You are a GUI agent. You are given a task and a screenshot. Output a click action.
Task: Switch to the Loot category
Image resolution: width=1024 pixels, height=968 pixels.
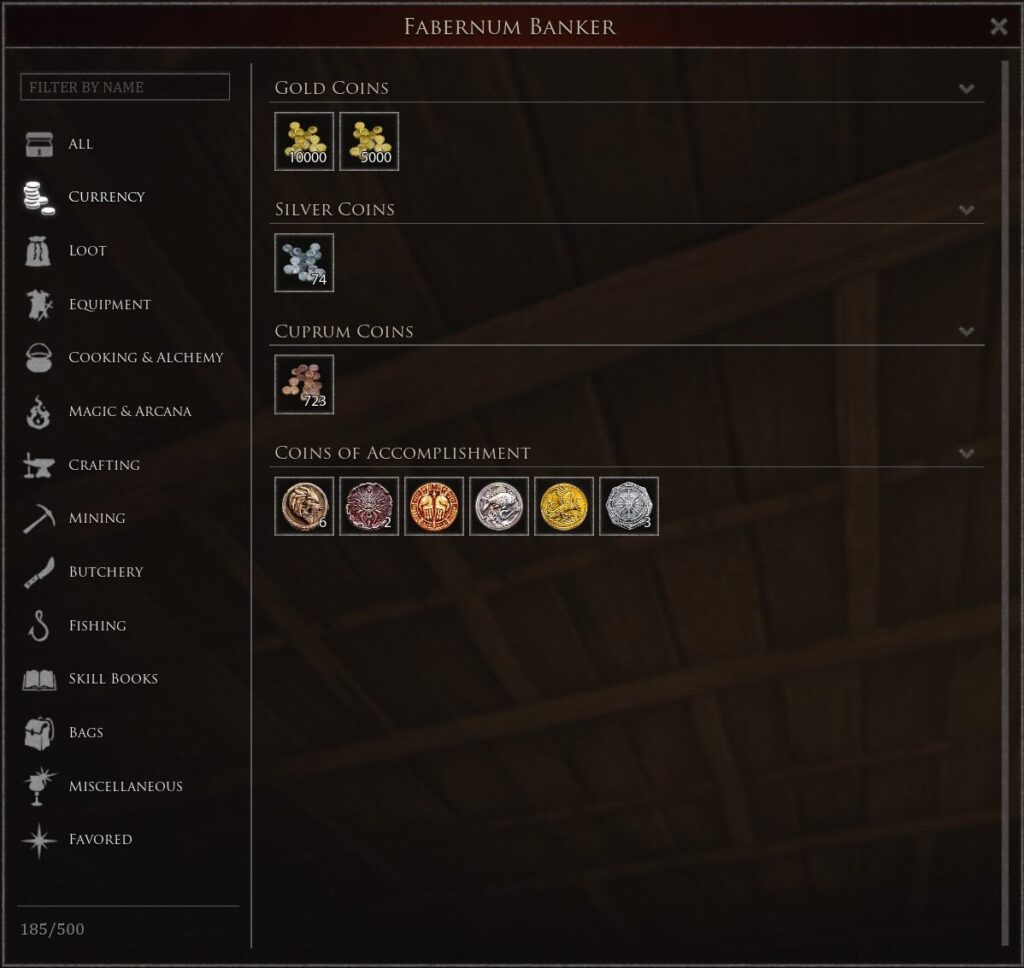(x=87, y=251)
